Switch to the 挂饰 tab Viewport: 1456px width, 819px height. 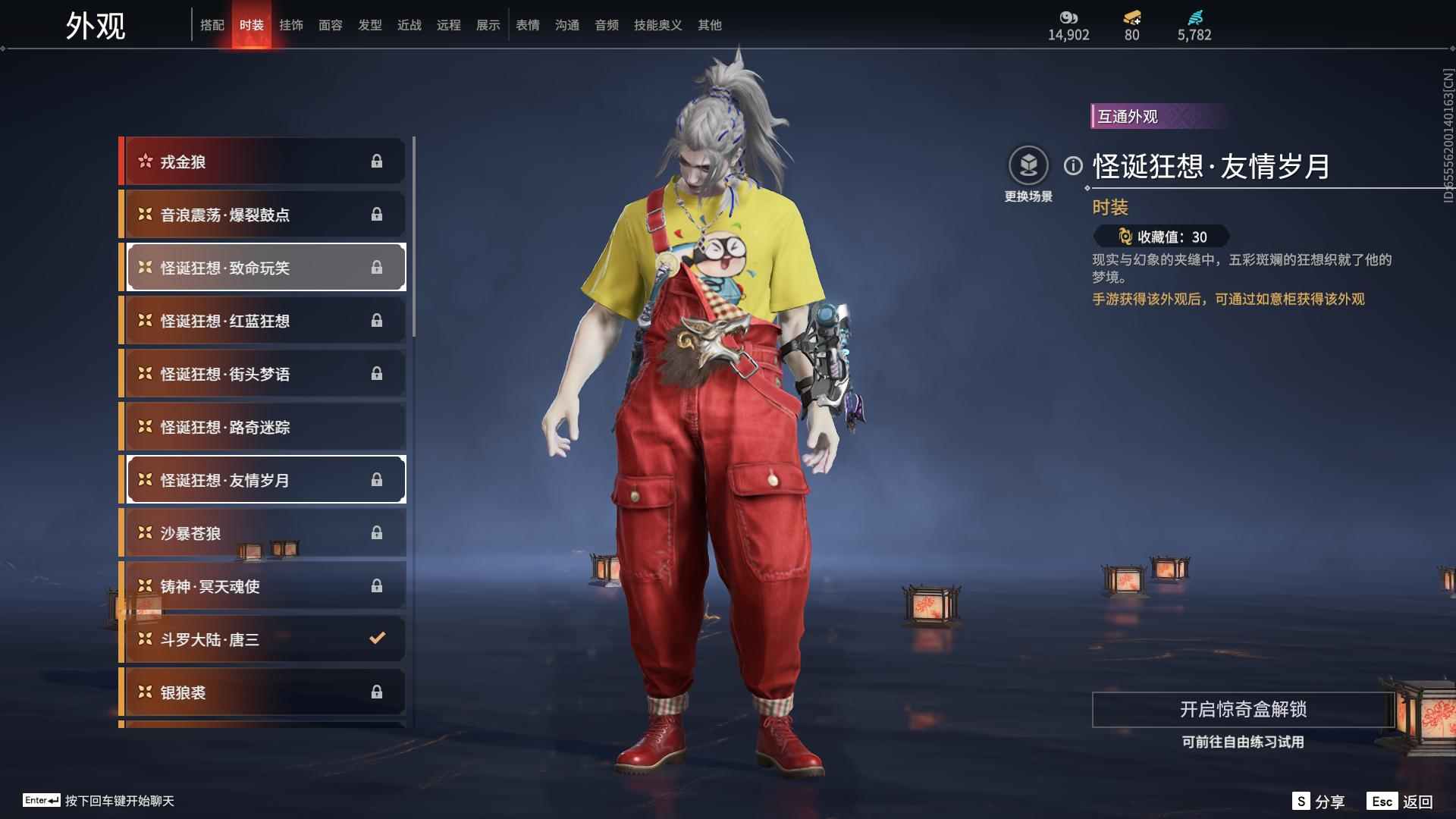coord(292,24)
